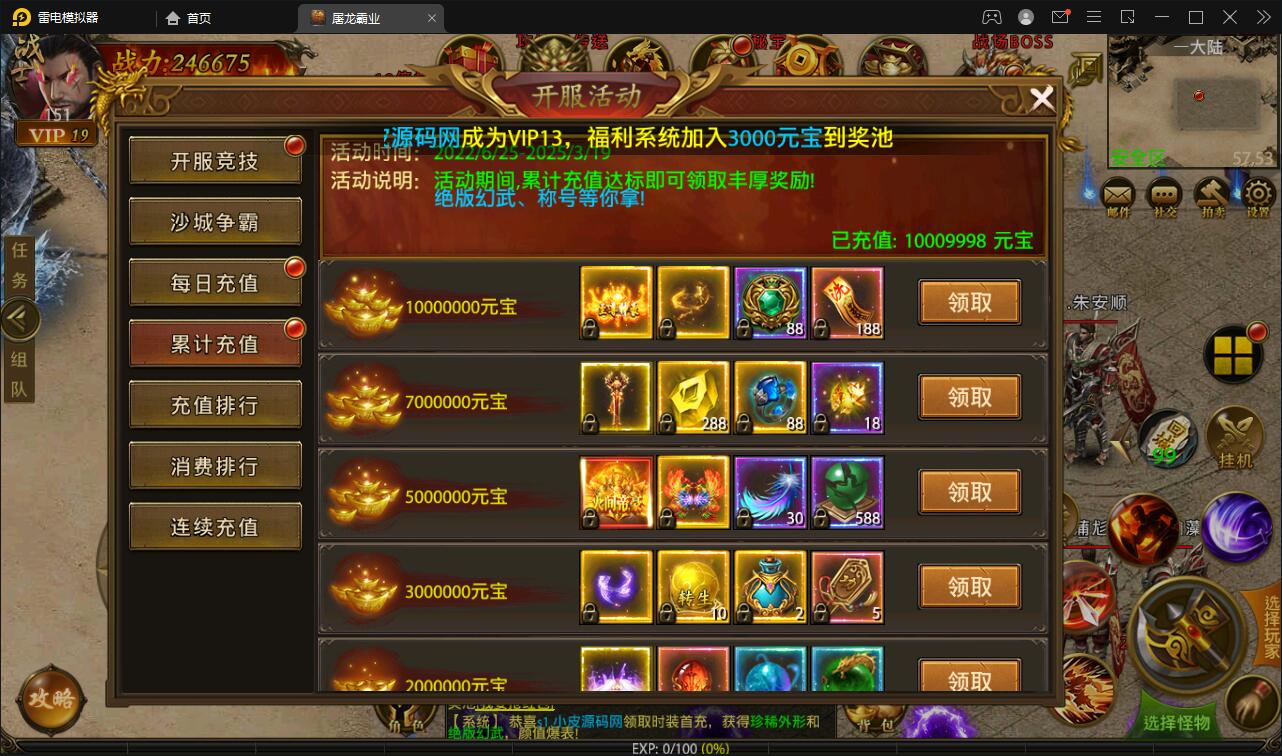Open the emulator hamburger menu
The height and width of the screenshot is (756, 1282).
(1094, 16)
